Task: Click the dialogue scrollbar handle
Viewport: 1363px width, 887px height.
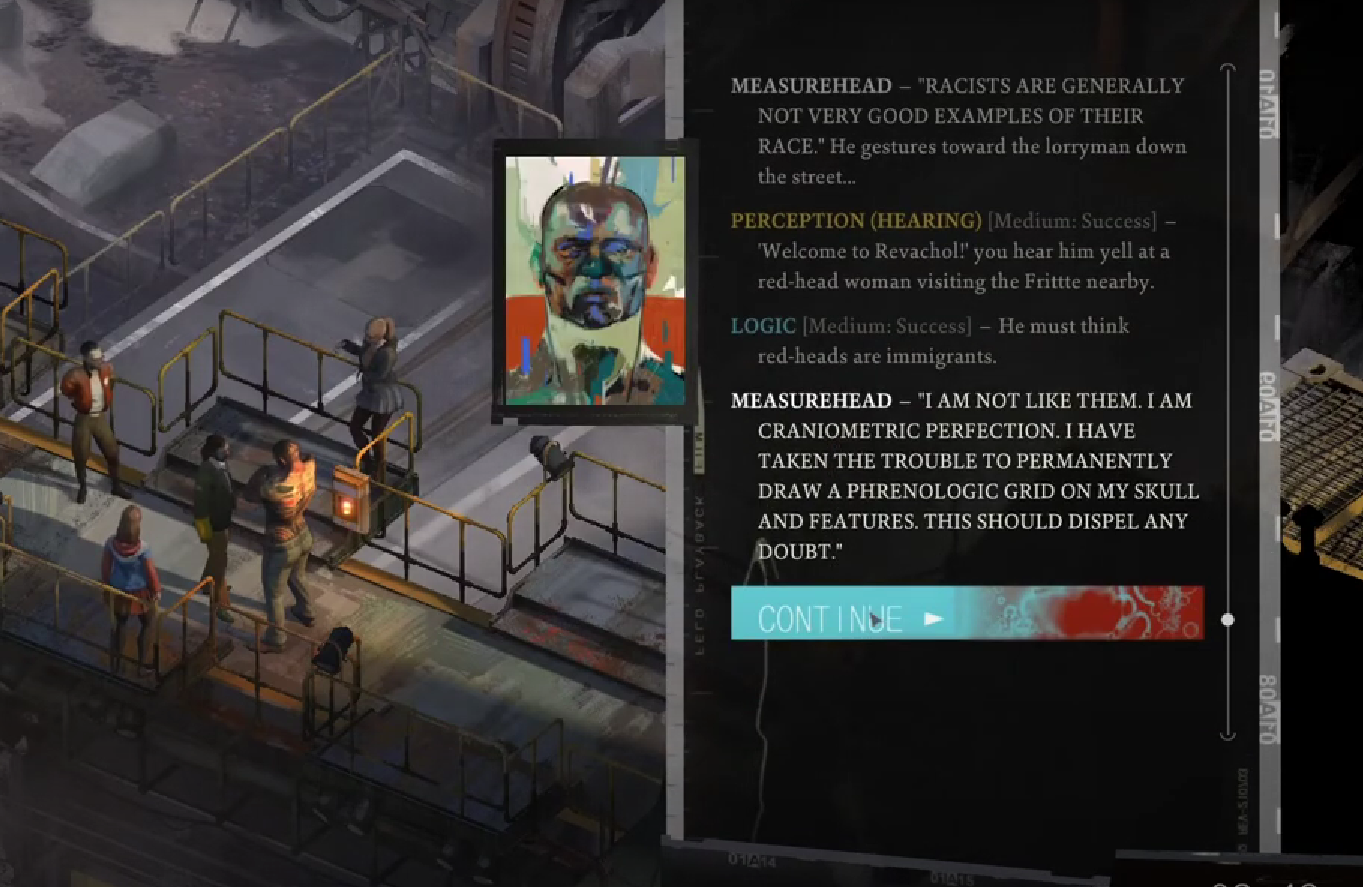Action: pos(1228,620)
